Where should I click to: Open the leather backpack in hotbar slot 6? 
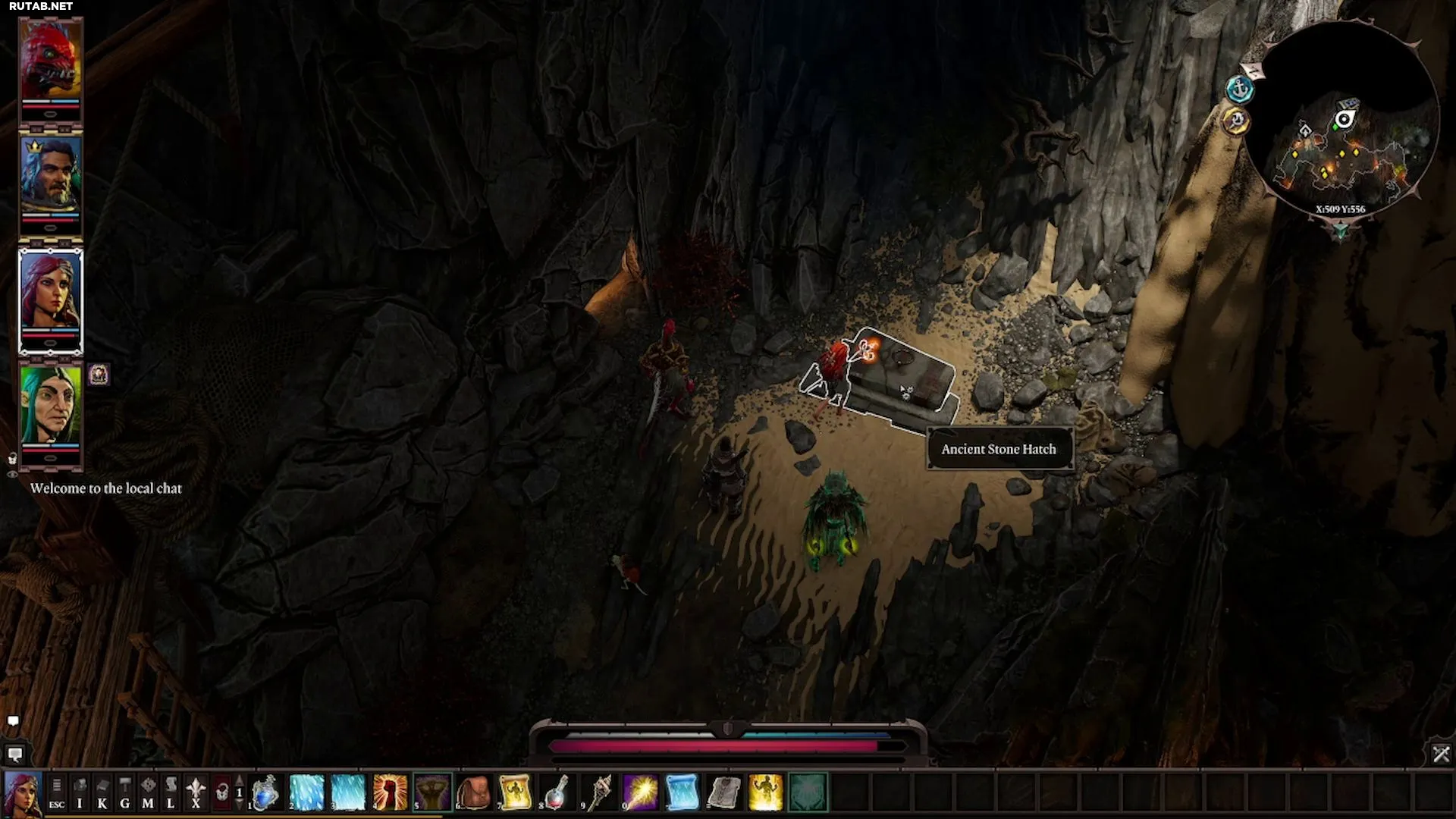pos(474,792)
